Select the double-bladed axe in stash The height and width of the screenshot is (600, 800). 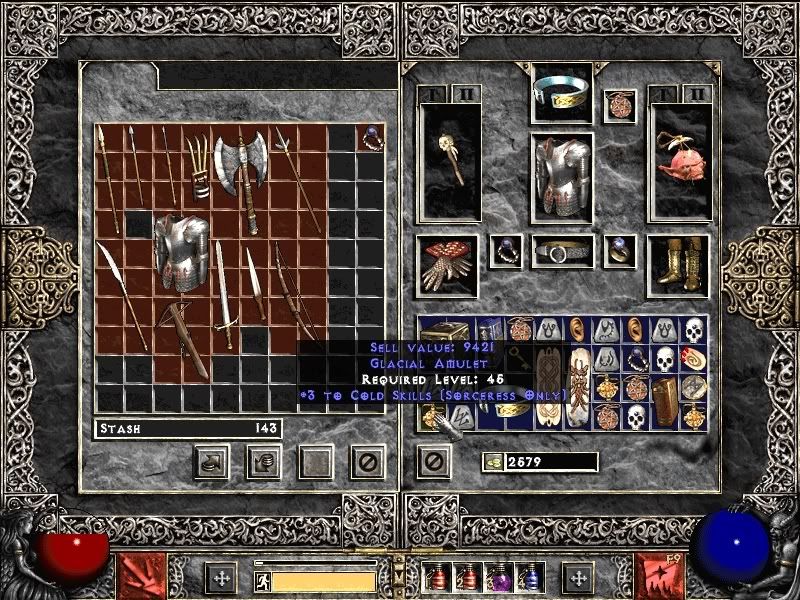click(242, 165)
